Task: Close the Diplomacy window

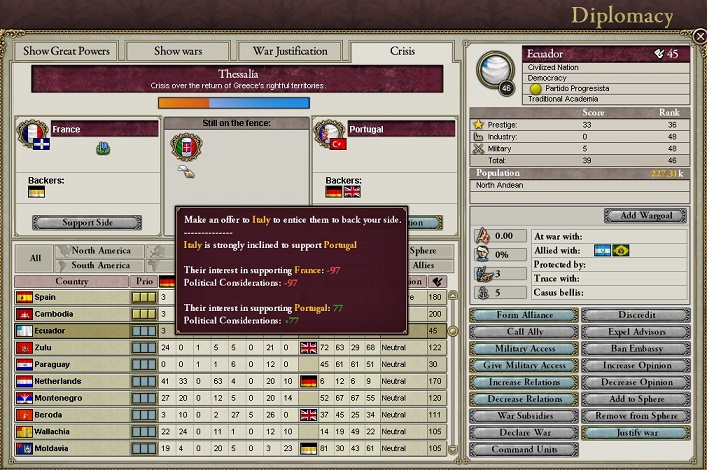Action: tap(699, 36)
